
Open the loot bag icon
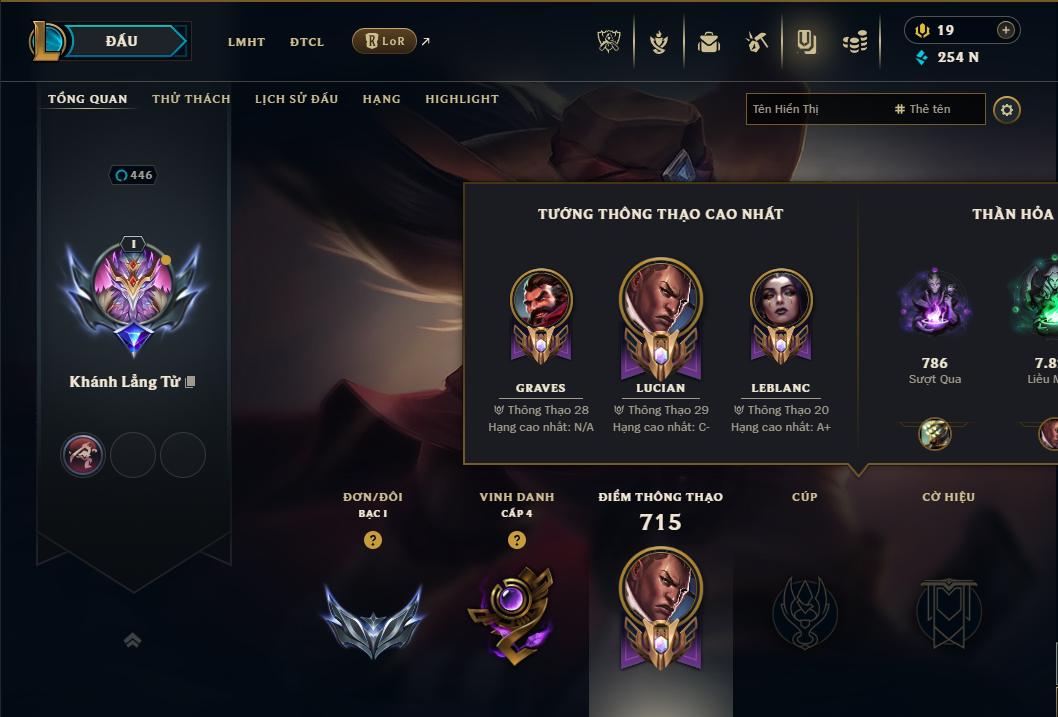click(709, 42)
